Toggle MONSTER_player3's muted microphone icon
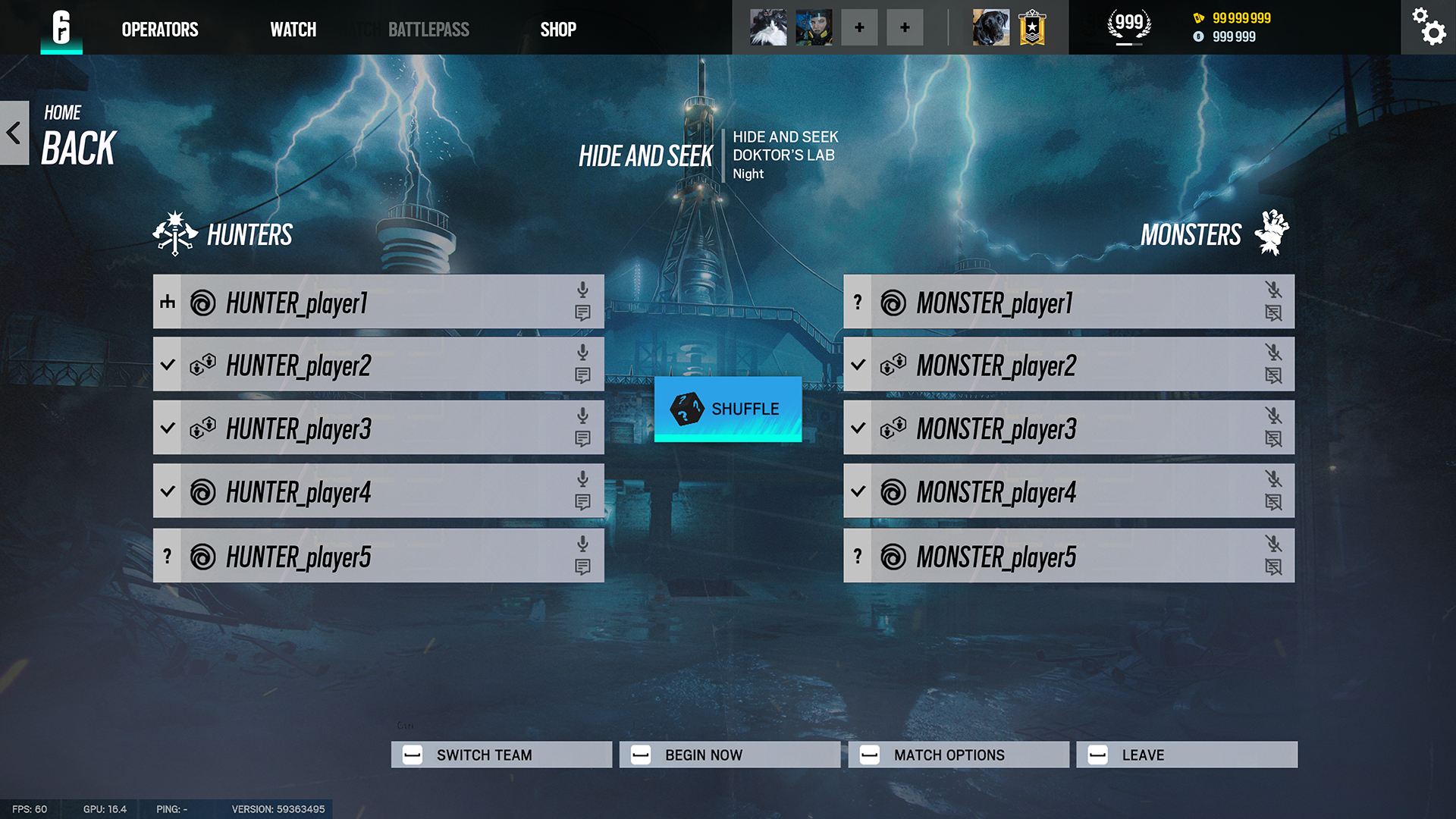1456x819 pixels. click(x=1273, y=416)
